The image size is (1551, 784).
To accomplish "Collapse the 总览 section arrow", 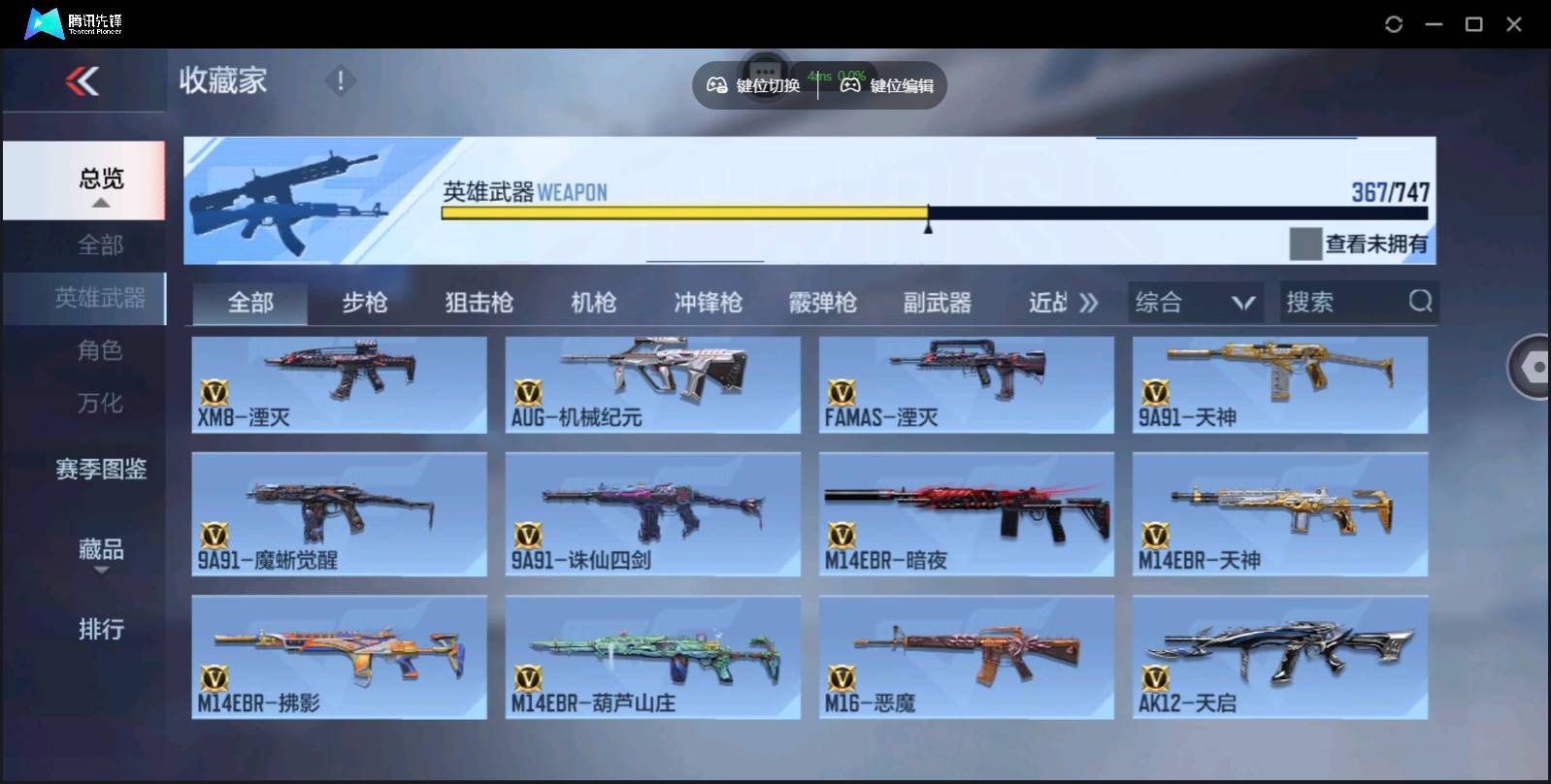I will point(101,203).
